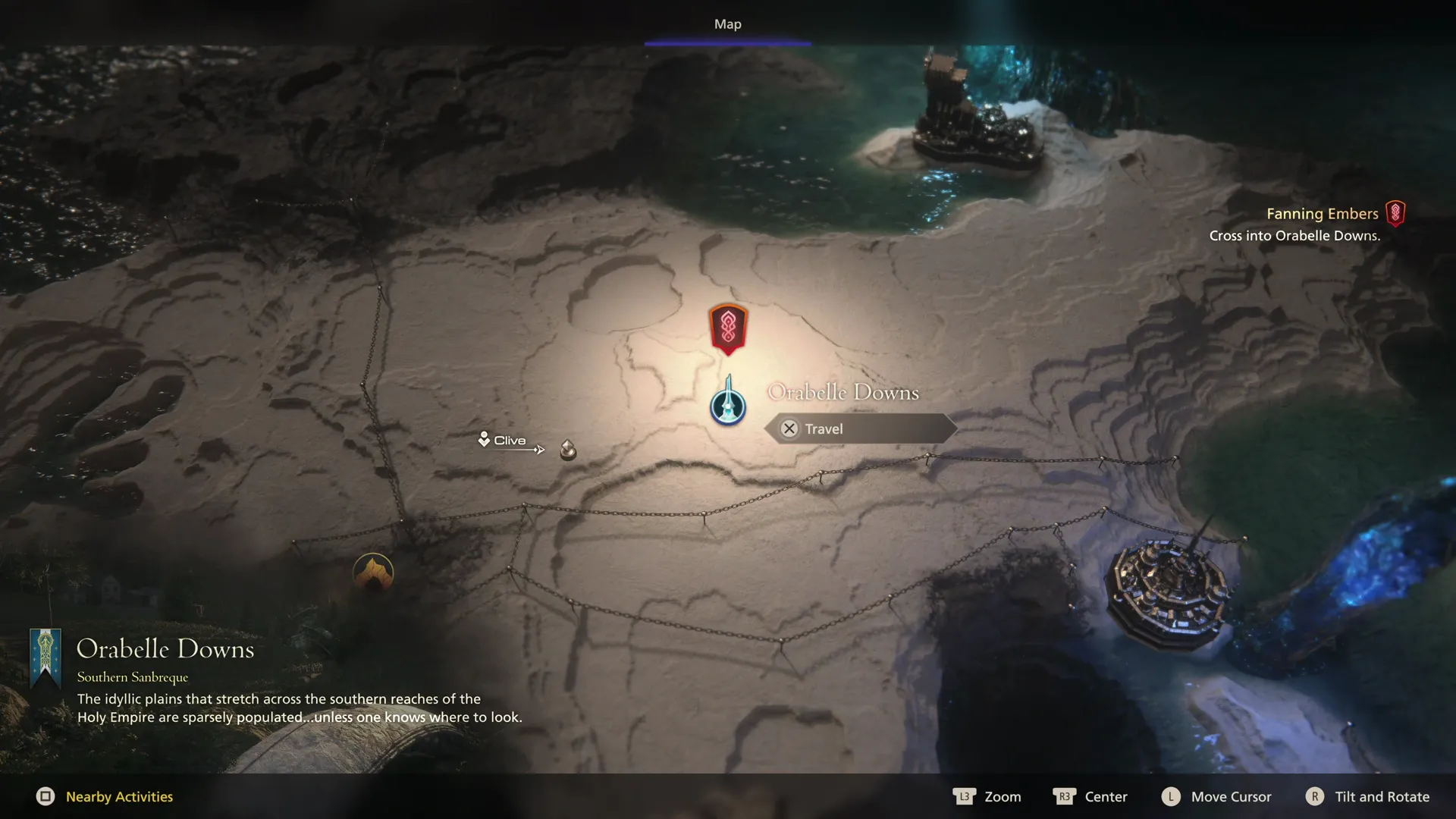The height and width of the screenshot is (819, 1456).
Task: Open the Fanning Embers quest entry
Action: (1323, 213)
